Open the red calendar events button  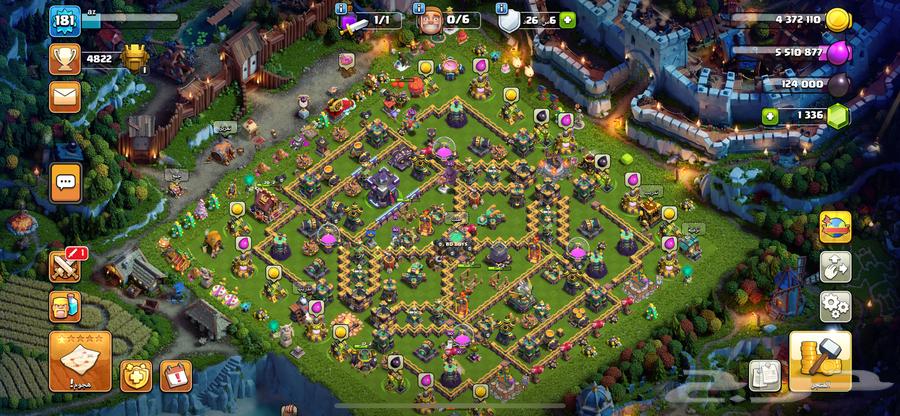tap(175, 375)
